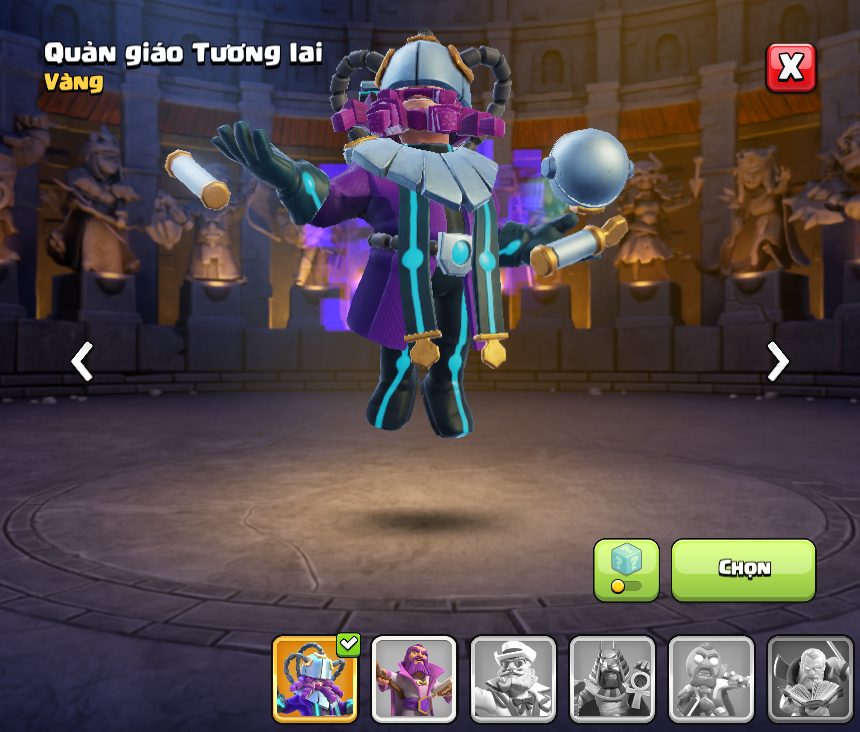Choose the greyed-out Warden skin holding a book
This screenshot has width=860, height=732.
[x=810, y=679]
